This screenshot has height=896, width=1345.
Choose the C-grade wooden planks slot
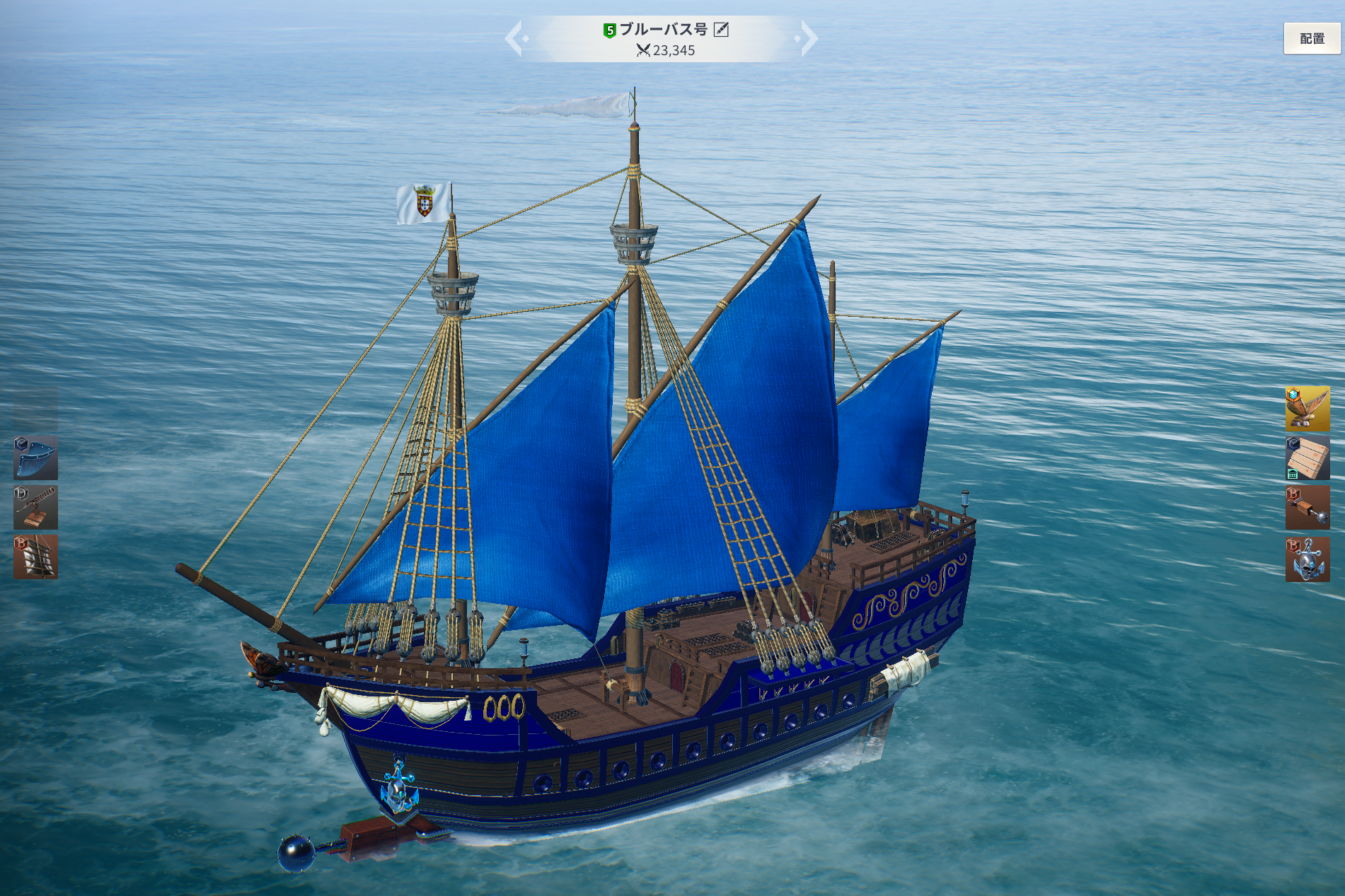(x=1307, y=458)
